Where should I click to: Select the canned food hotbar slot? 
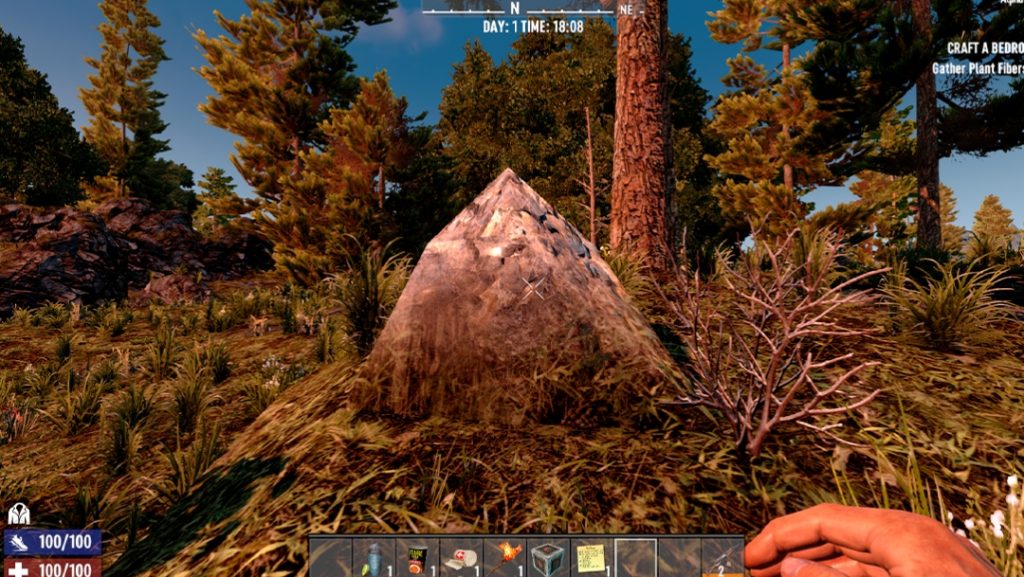tap(417, 558)
